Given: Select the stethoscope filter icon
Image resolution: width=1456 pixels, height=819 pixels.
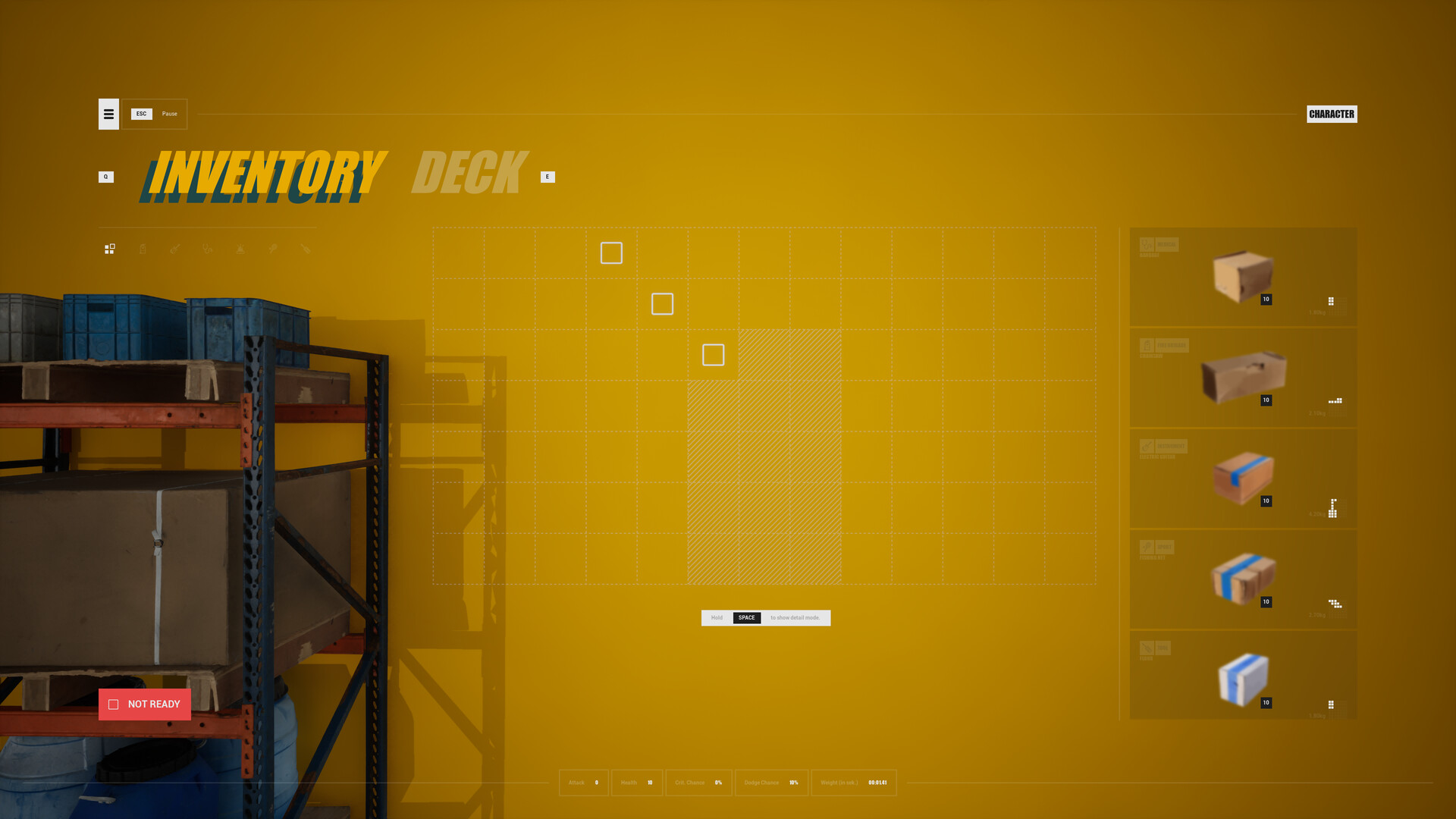Looking at the screenshot, I should tap(208, 249).
